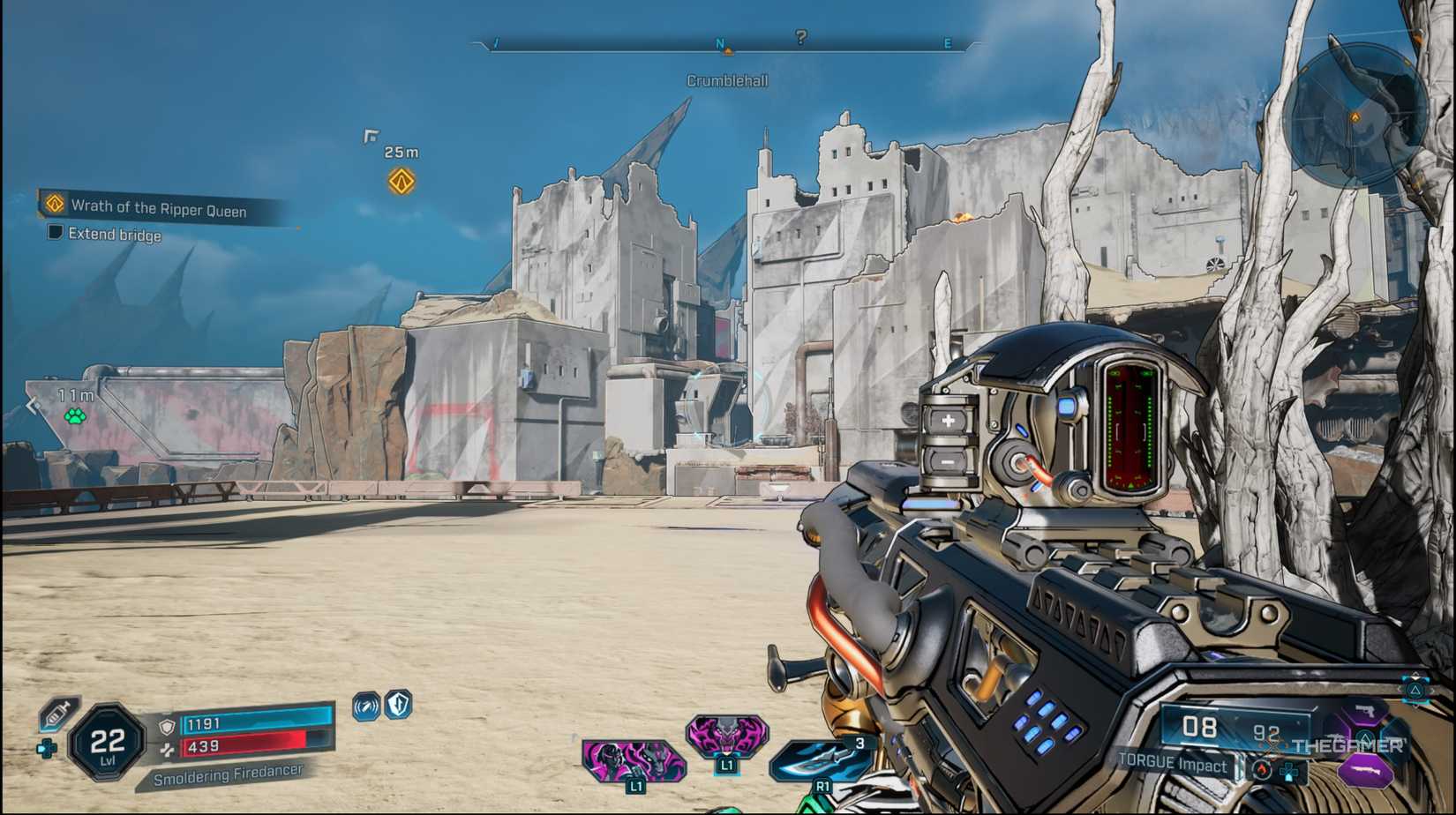Screen dimensions: 1456x815
Task: Toggle the Extend bridge objective checkbox
Action: (55, 234)
